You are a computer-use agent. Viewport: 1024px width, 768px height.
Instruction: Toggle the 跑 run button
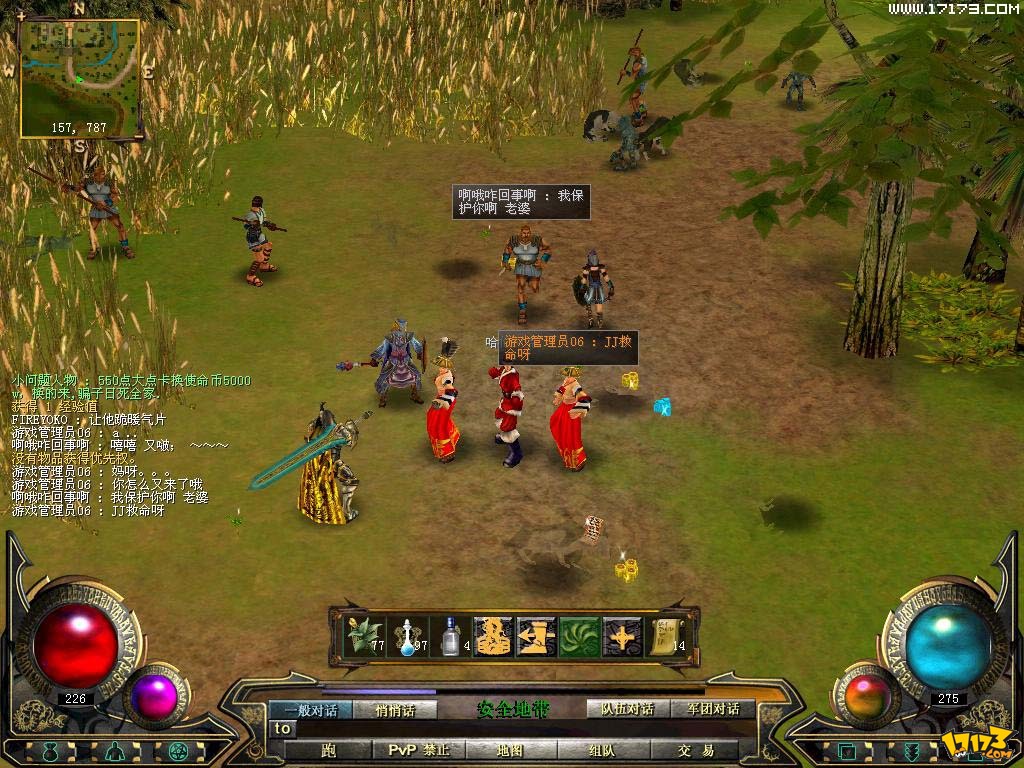pyautogui.click(x=329, y=750)
